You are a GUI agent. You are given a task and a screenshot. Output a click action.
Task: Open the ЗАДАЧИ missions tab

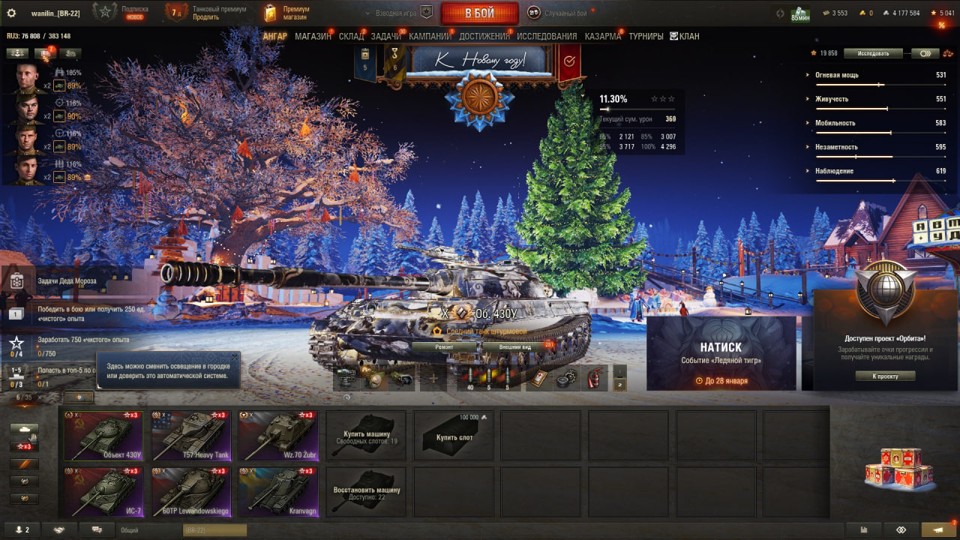(x=386, y=37)
